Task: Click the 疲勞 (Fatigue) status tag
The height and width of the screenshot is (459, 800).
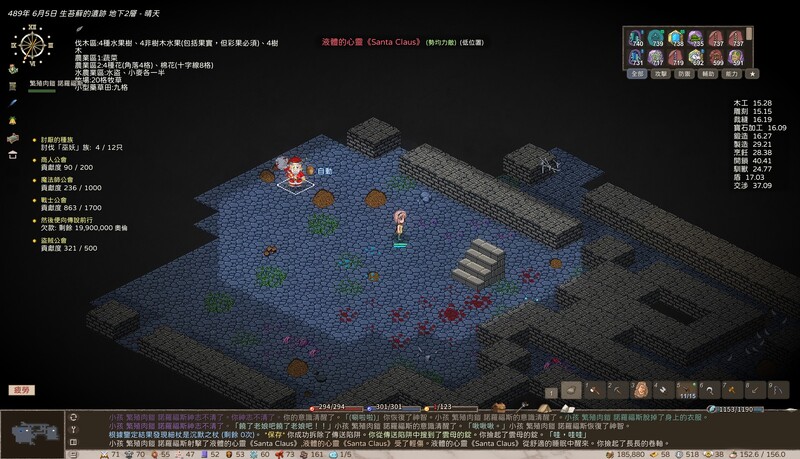Action: [20, 390]
